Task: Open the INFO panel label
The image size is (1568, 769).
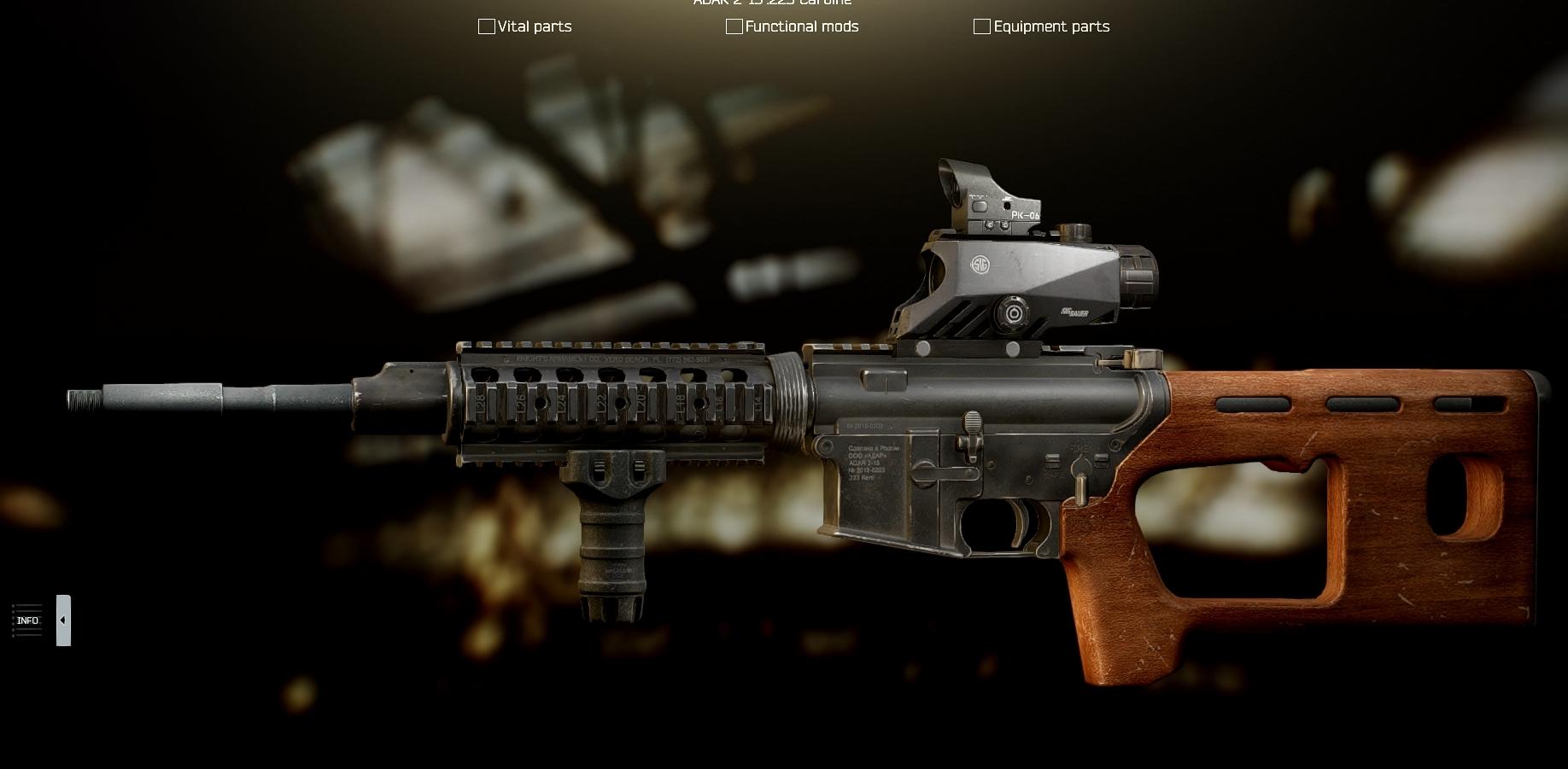Action: [27, 620]
